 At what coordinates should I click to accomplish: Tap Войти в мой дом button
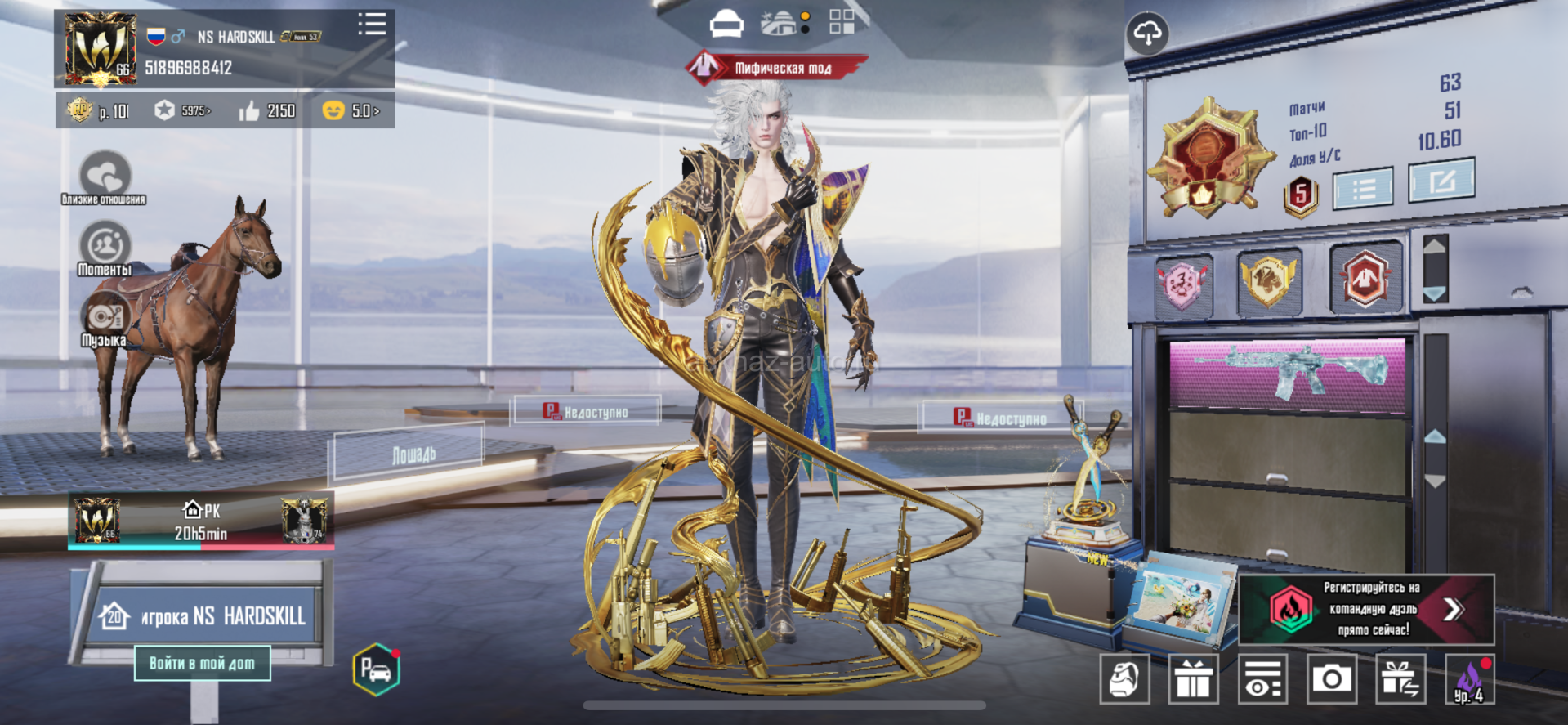point(202,663)
